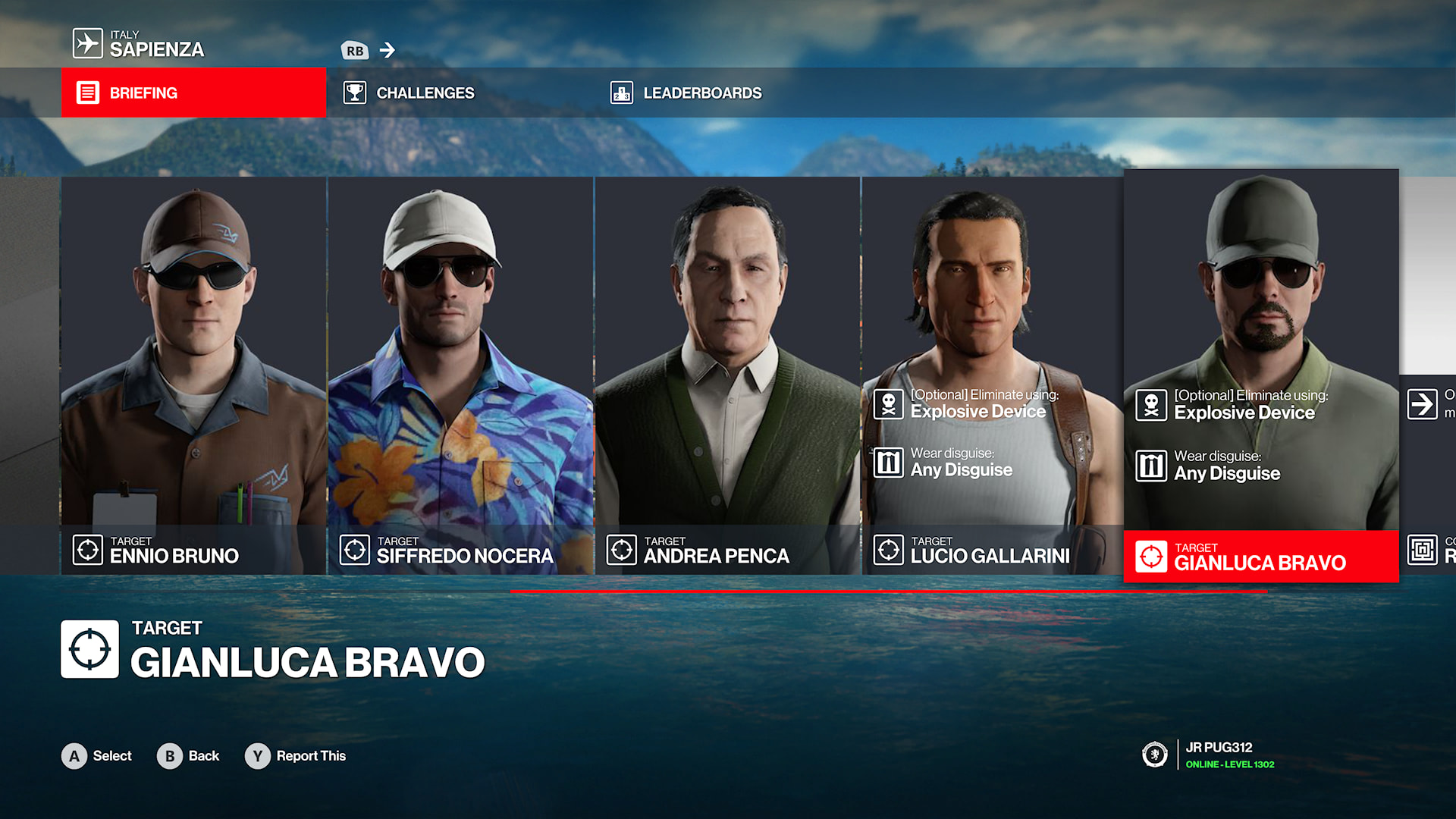Switch to the Briefing tab
Screen dimensions: 1456x819
(x=193, y=93)
